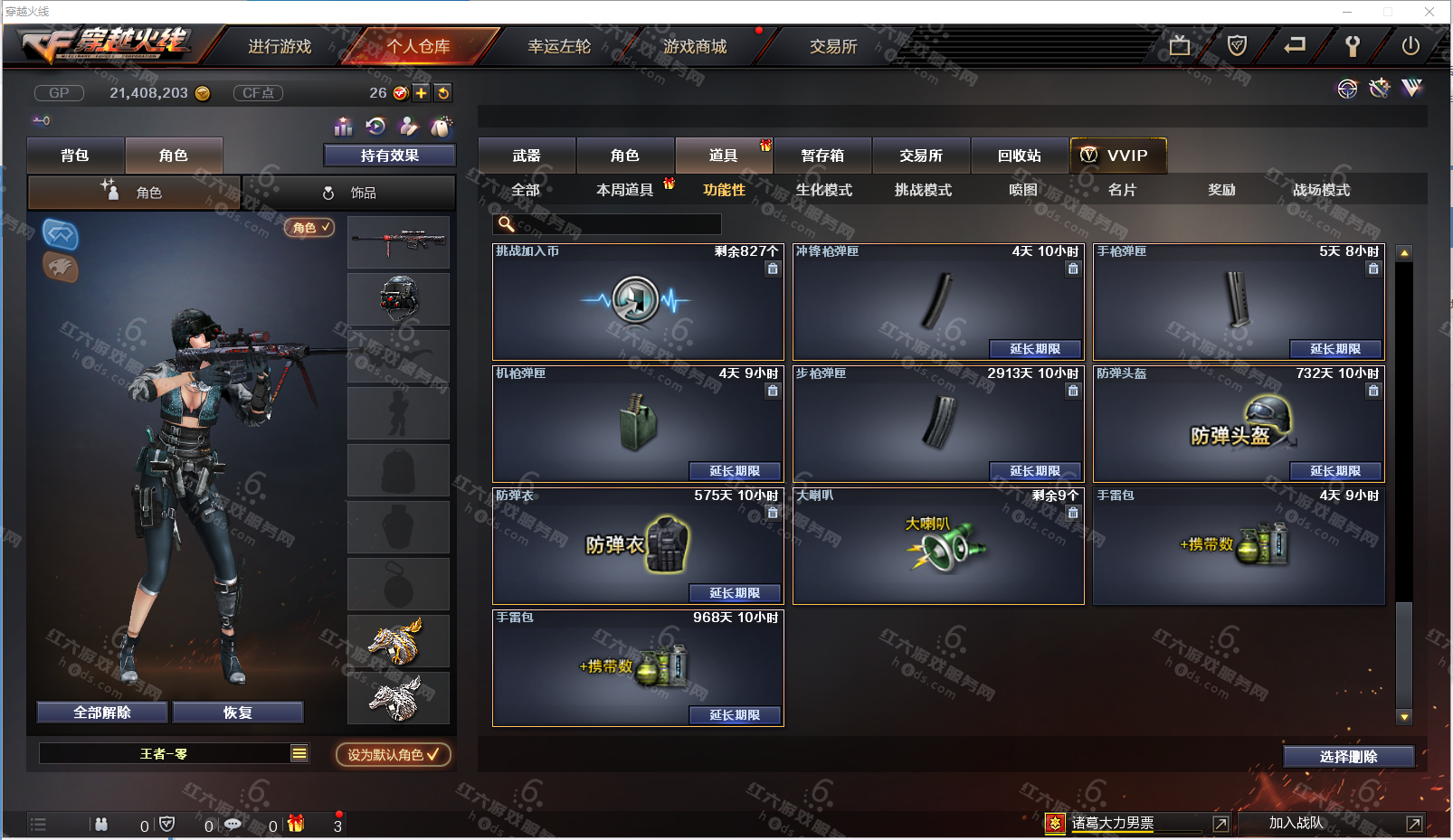Open the VVIP tab
Screen dimensions: 1453x840
pos(1118,156)
